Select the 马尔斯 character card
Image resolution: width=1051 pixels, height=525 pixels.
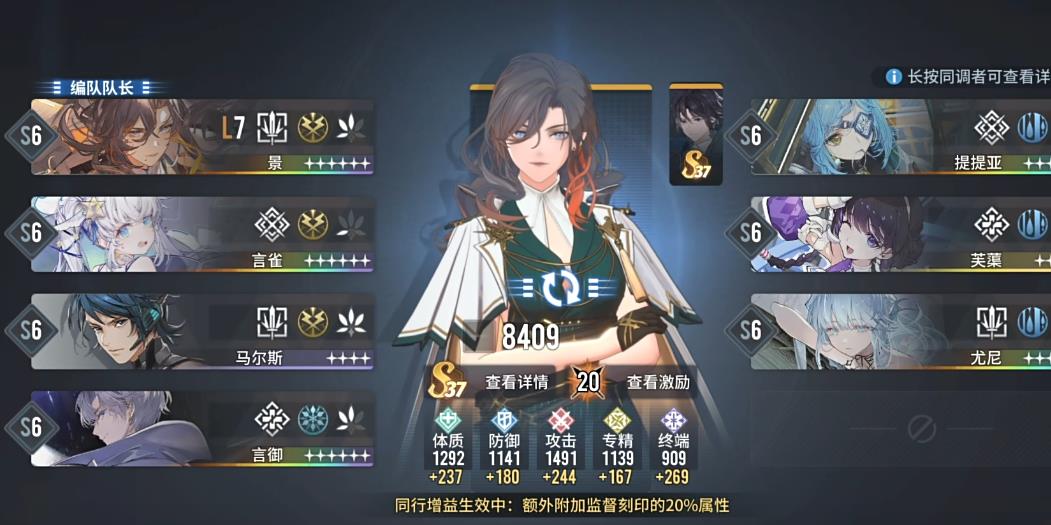click(200, 331)
